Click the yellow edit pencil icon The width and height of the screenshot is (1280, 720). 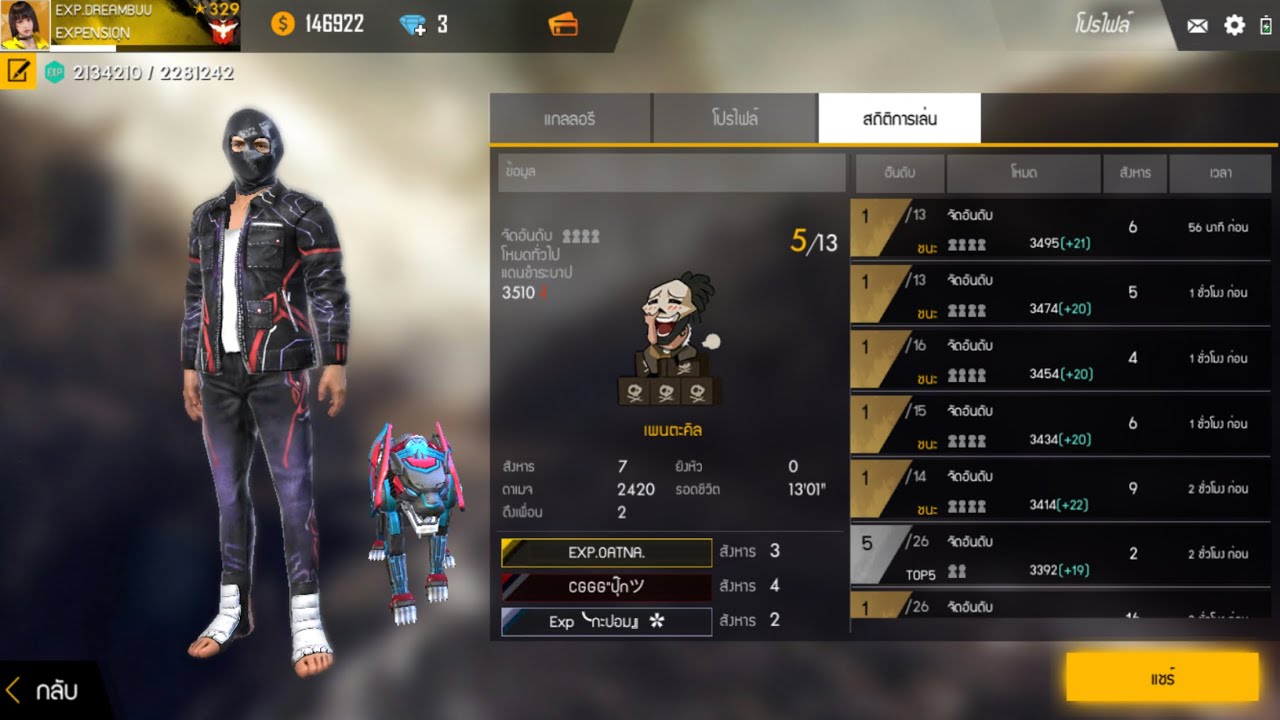[x=18, y=72]
